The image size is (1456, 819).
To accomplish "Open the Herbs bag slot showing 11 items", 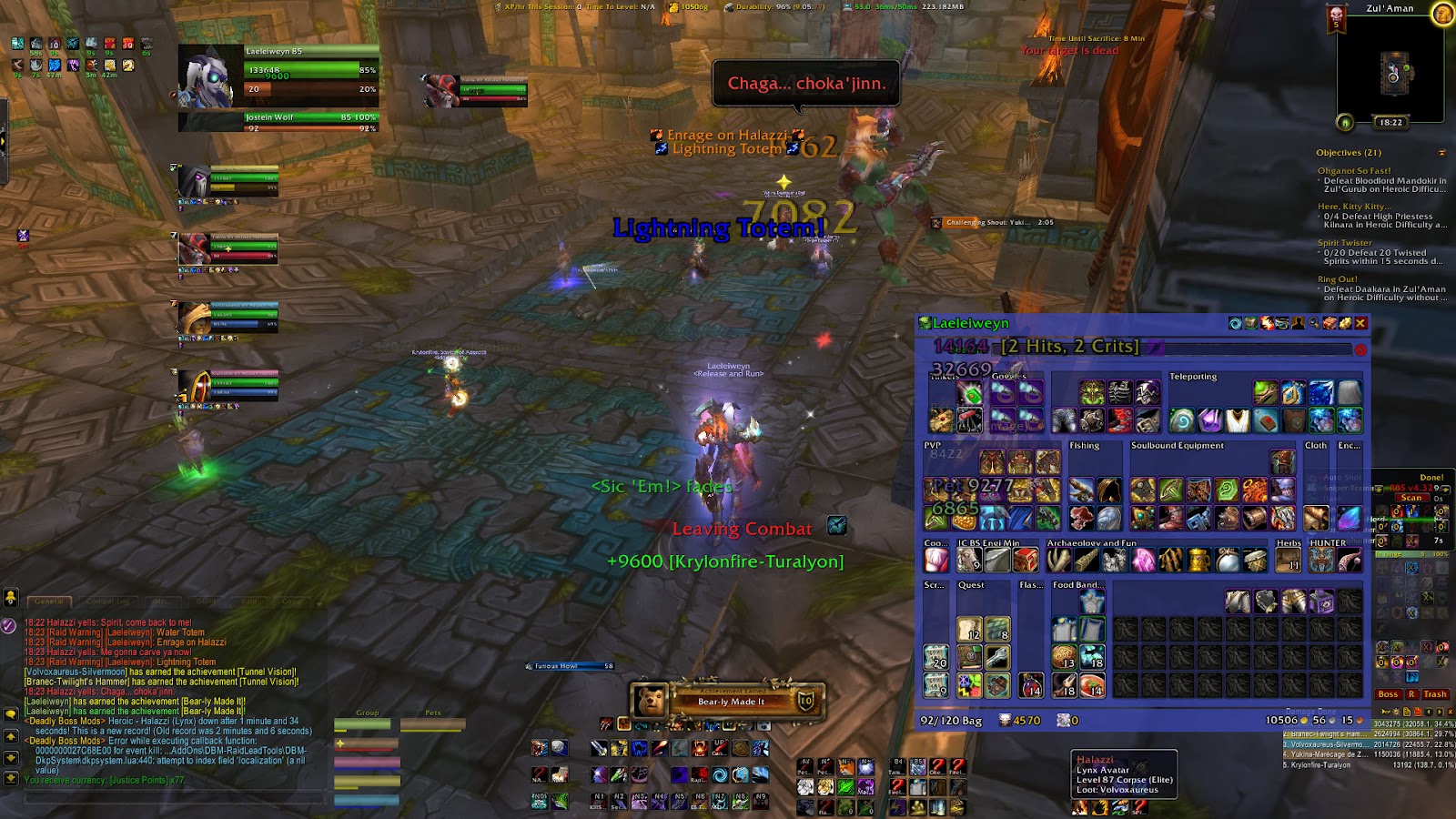I will tap(1288, 560).
